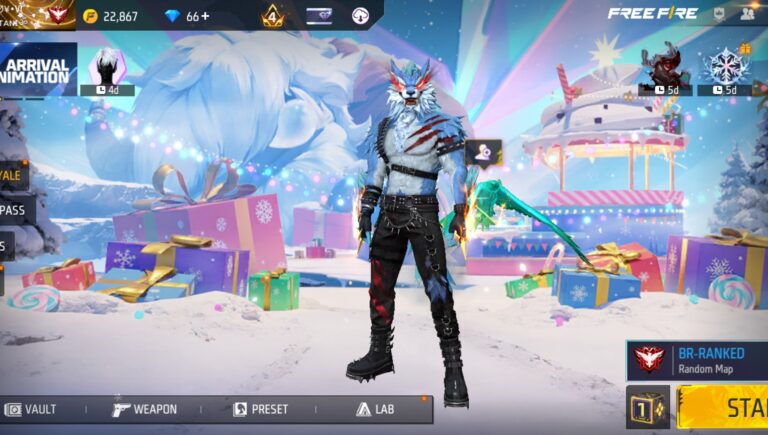Change the BR-Ranked game mode
The height and width of the screenshot is (435, 768).
pyautogui.click(x=698, y=359)
